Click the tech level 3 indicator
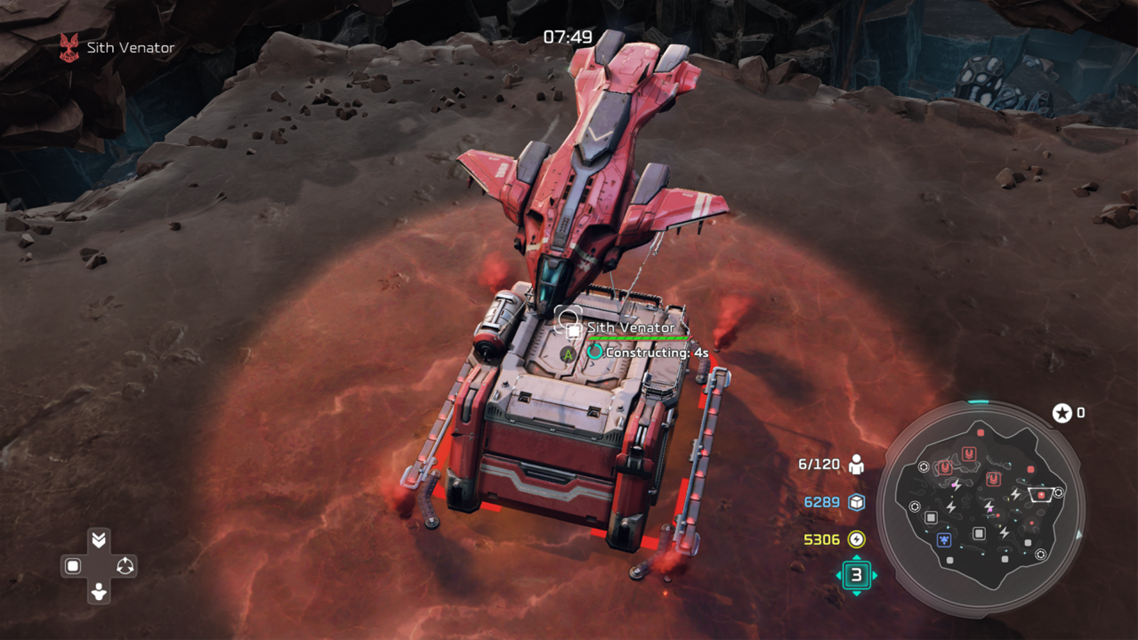1138x640 pixels. [x=856, y=575]
